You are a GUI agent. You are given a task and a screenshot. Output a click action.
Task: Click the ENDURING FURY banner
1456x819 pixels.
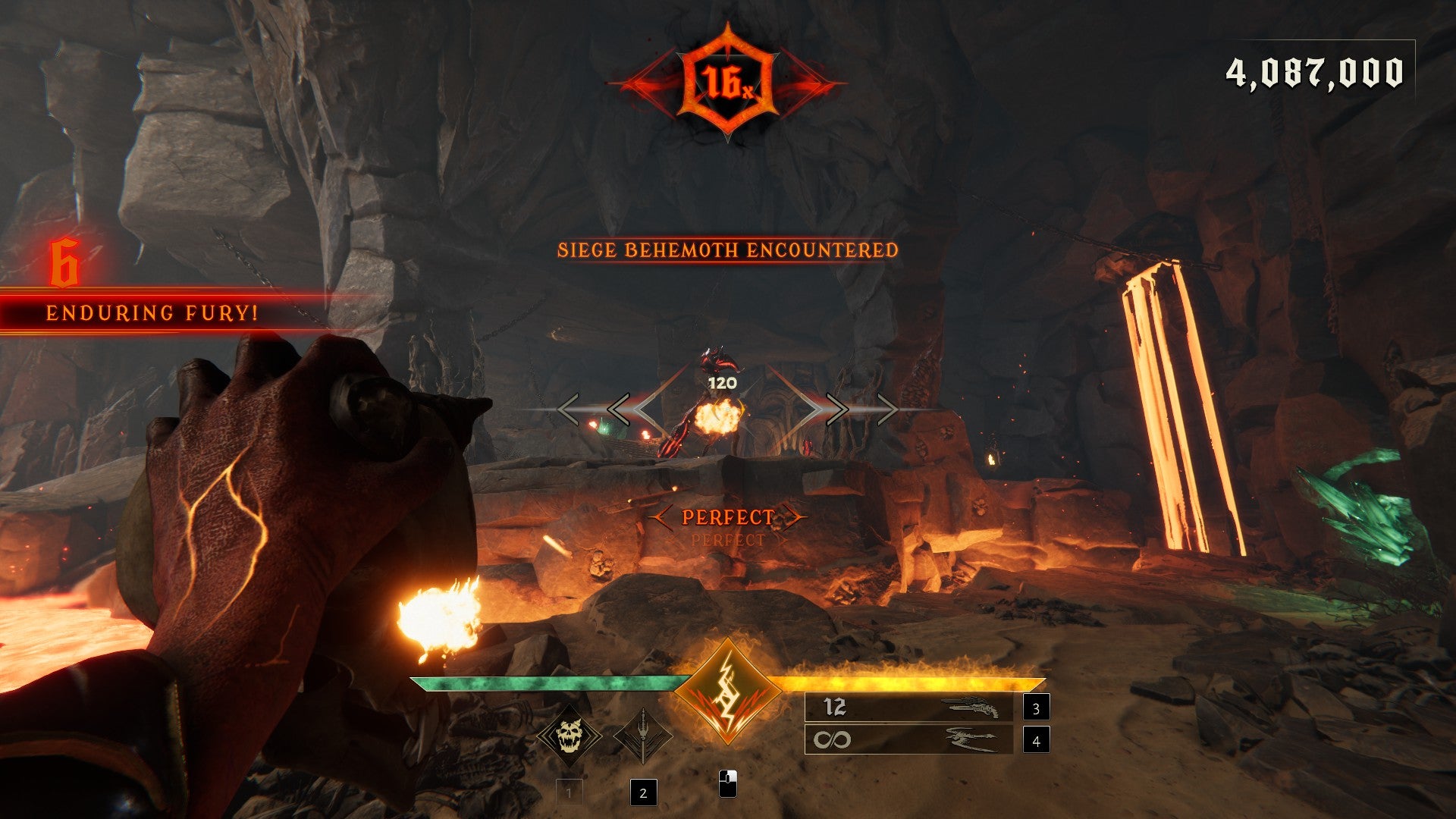click(152, 311)
